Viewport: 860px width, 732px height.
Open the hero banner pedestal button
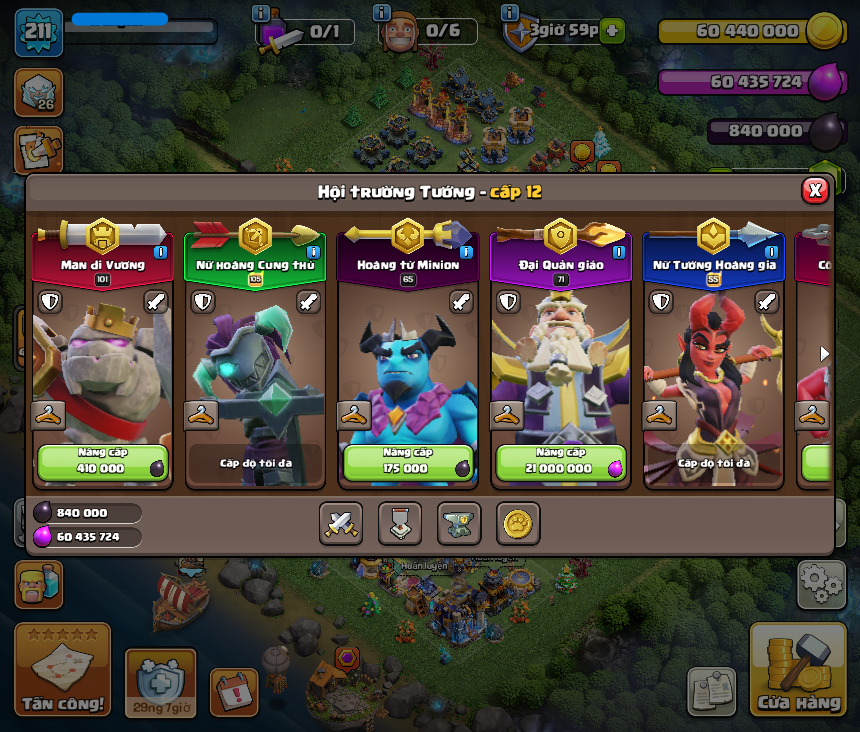click(x=400, y=523)
